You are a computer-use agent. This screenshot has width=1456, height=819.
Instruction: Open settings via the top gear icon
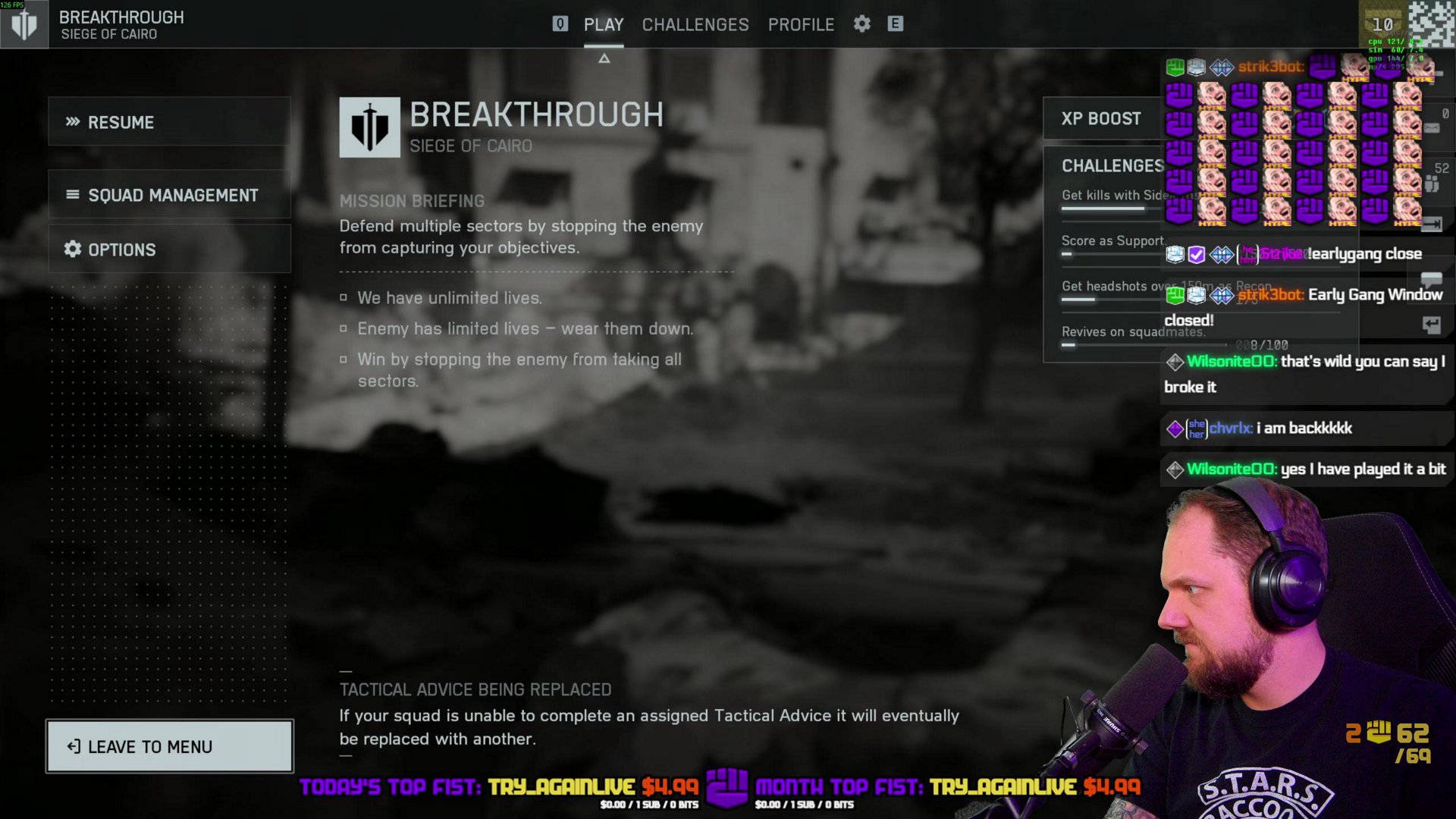tap(862, 24)
